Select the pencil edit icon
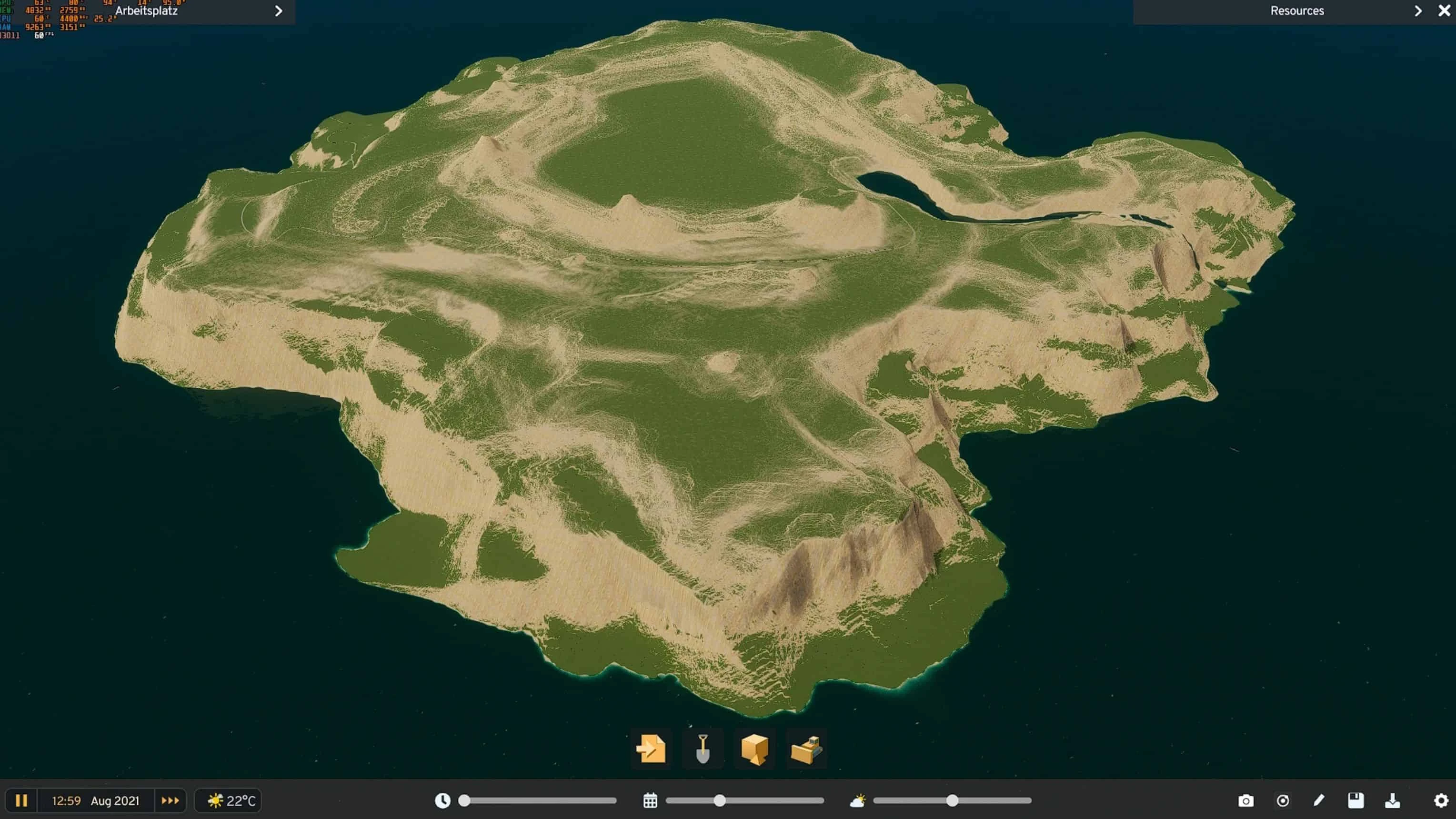Screen dimensions: 1456x819 pyautogui.click(x=1319, y=800)
